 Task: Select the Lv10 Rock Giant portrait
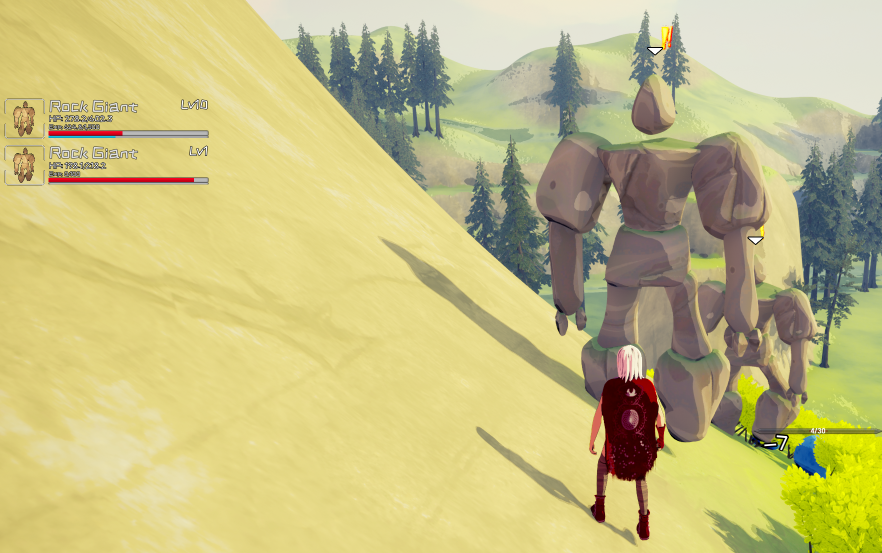(x=24, y=118)
